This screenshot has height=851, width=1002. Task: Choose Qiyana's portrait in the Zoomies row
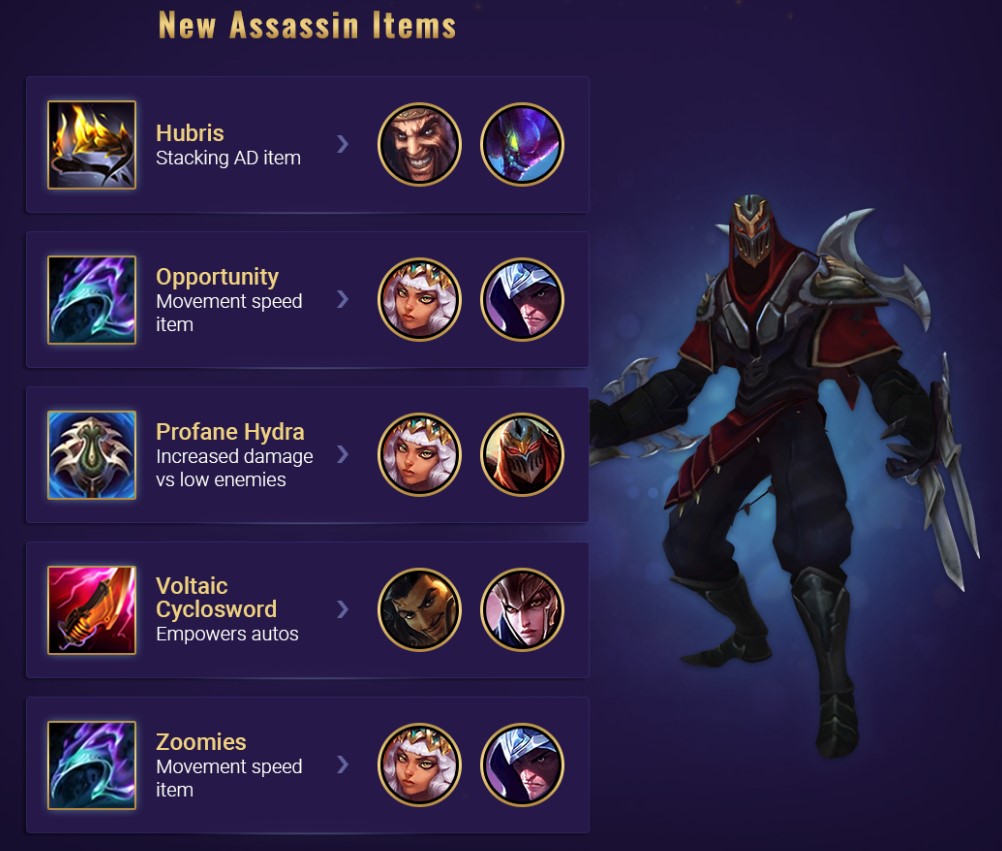tap(419, 765)
